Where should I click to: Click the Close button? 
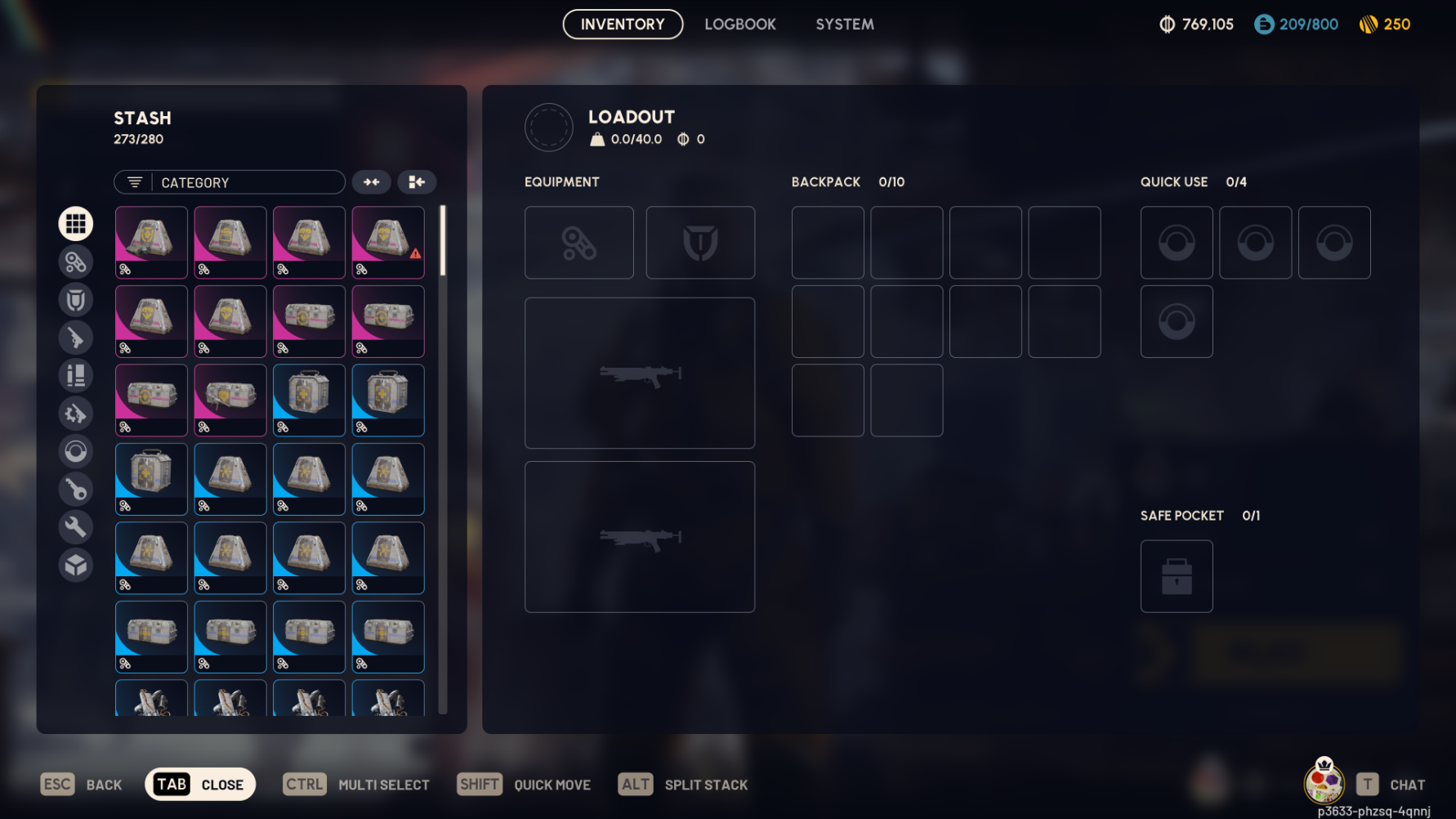point(200,785)
